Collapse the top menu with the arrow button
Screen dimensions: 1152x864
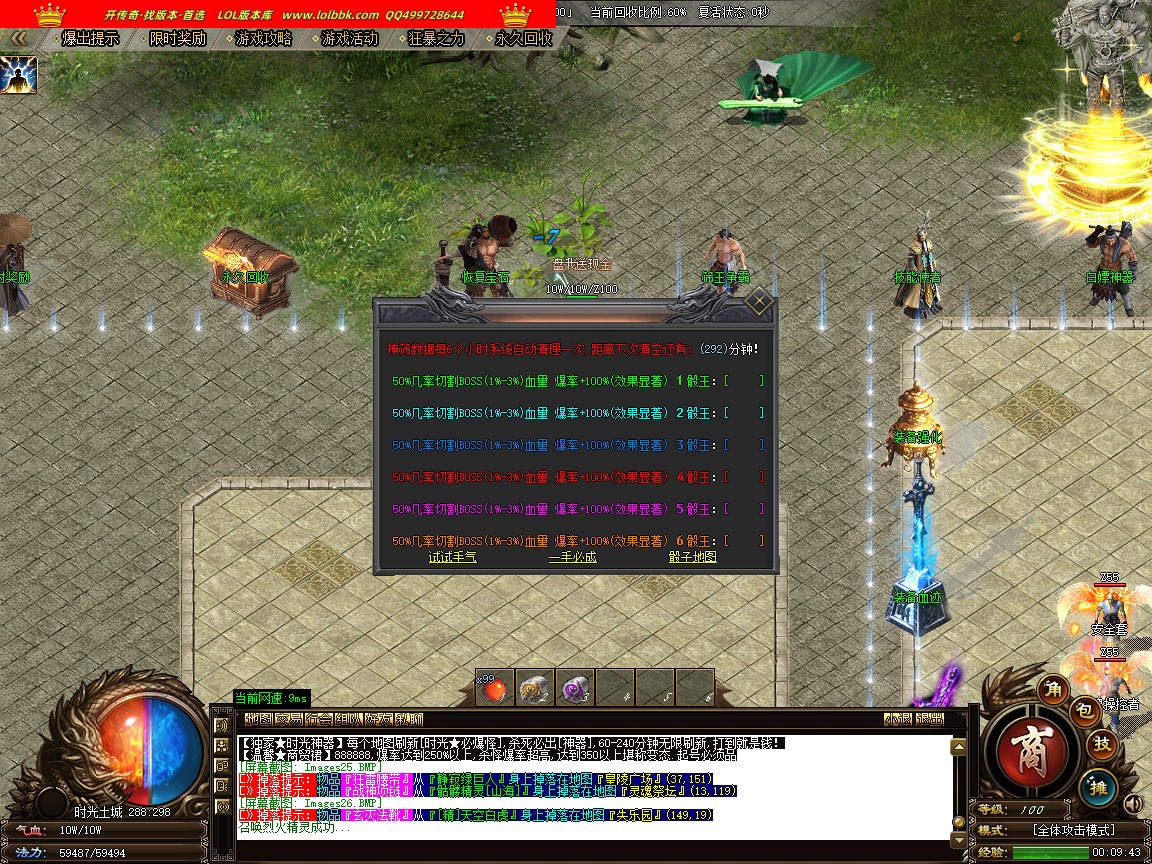point(18,38)
